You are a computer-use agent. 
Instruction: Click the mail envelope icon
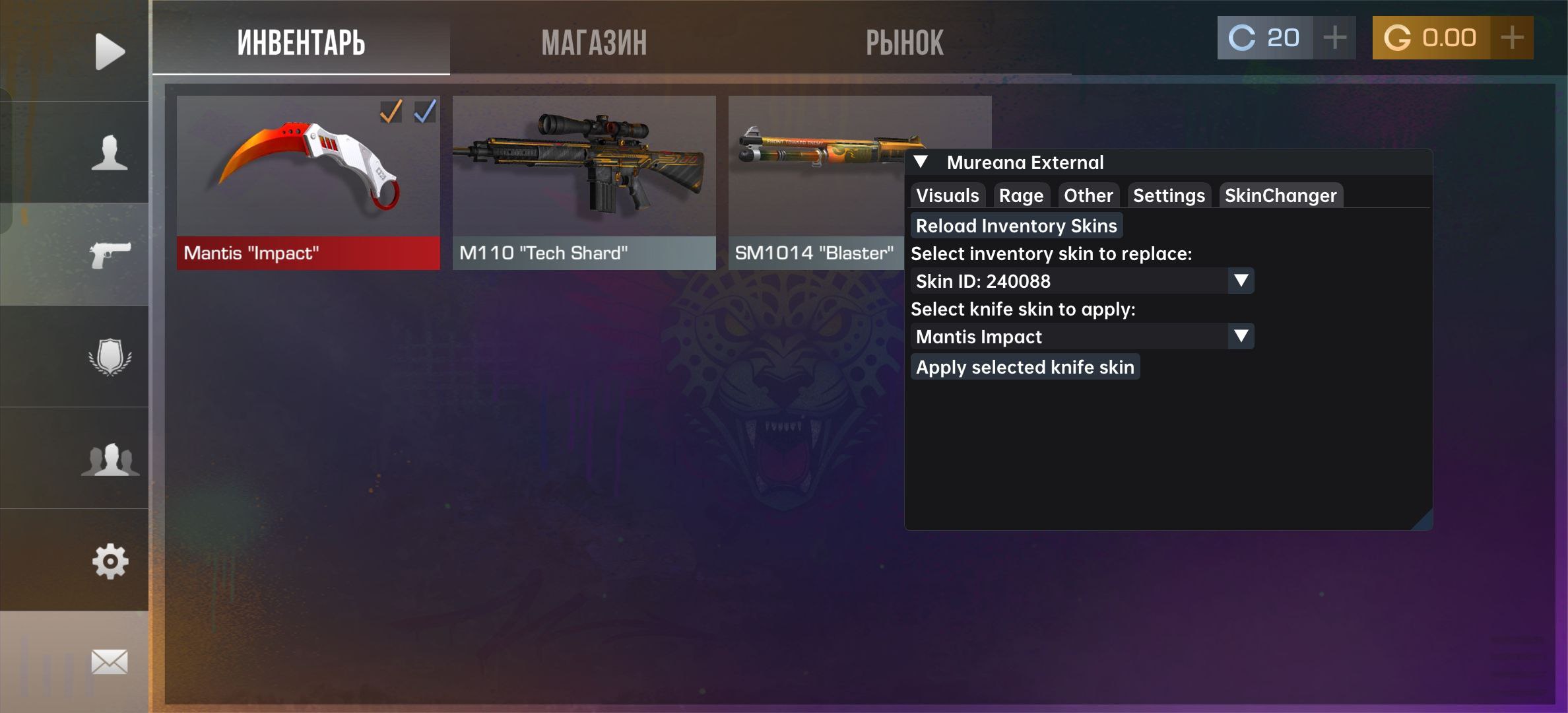pos(110,663)
